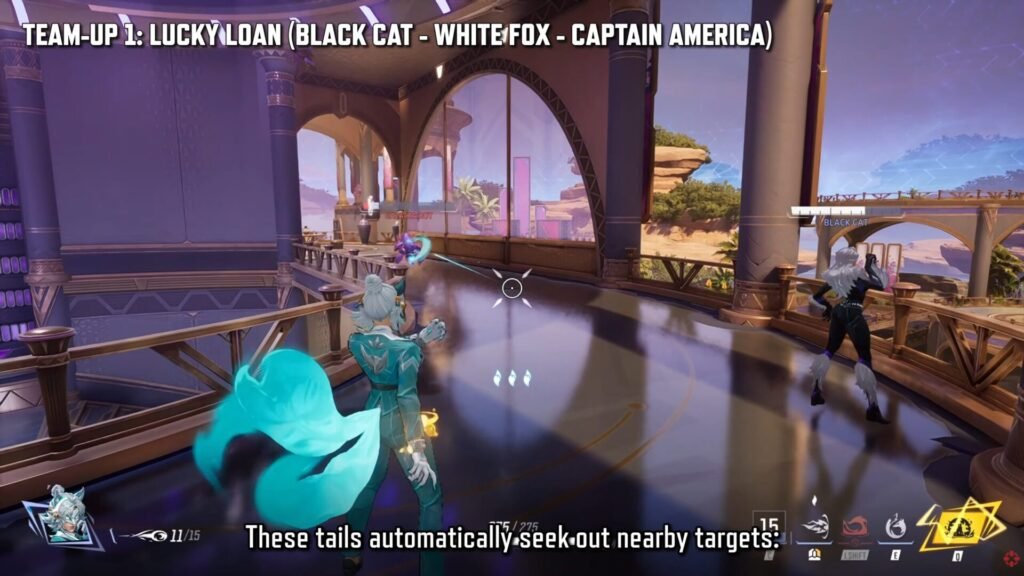Use the white fox-flame ability icon
Viewport: 1024px width, 576px height.
point(896,525)
